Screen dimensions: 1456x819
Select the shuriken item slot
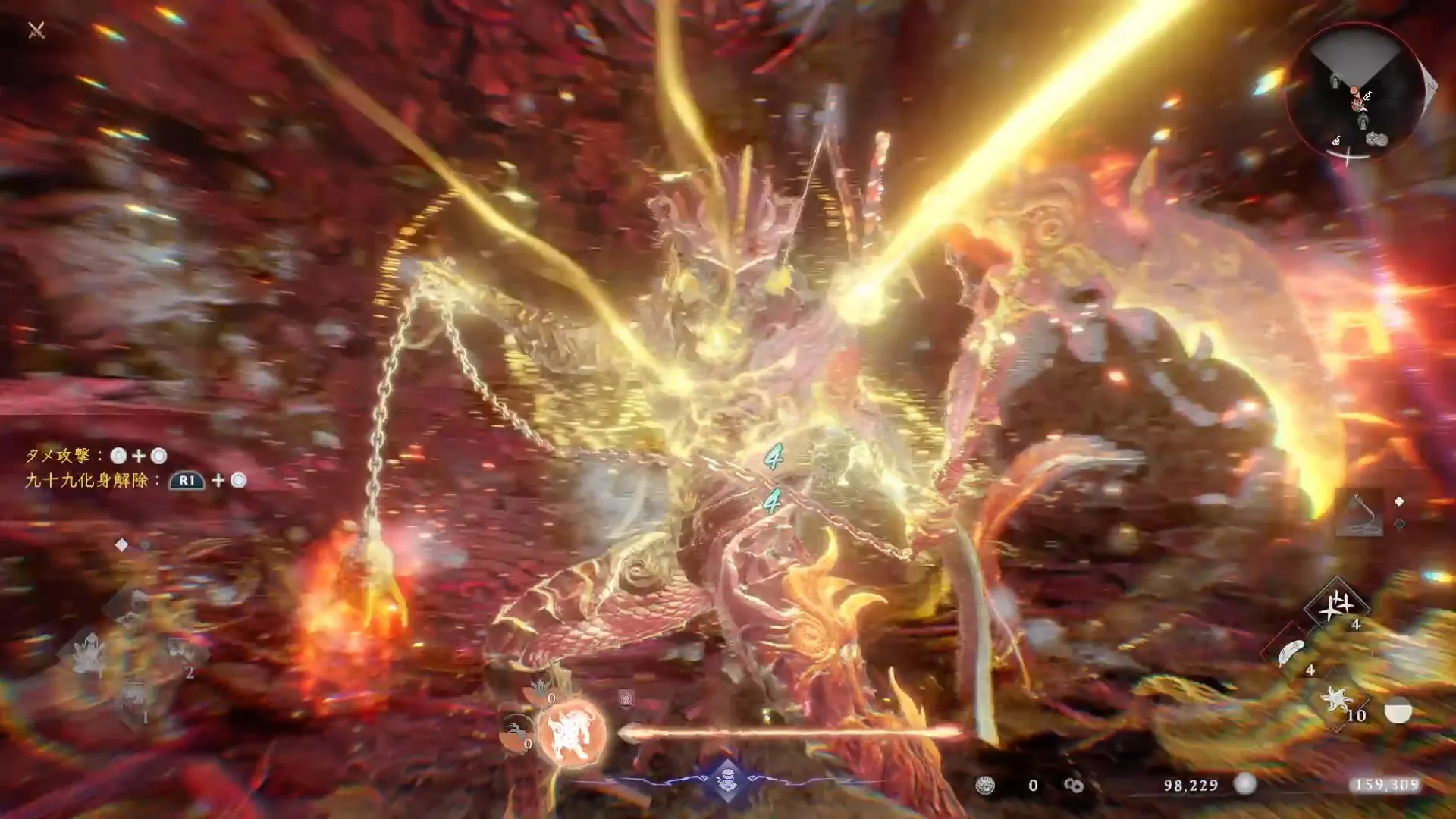1336,605
